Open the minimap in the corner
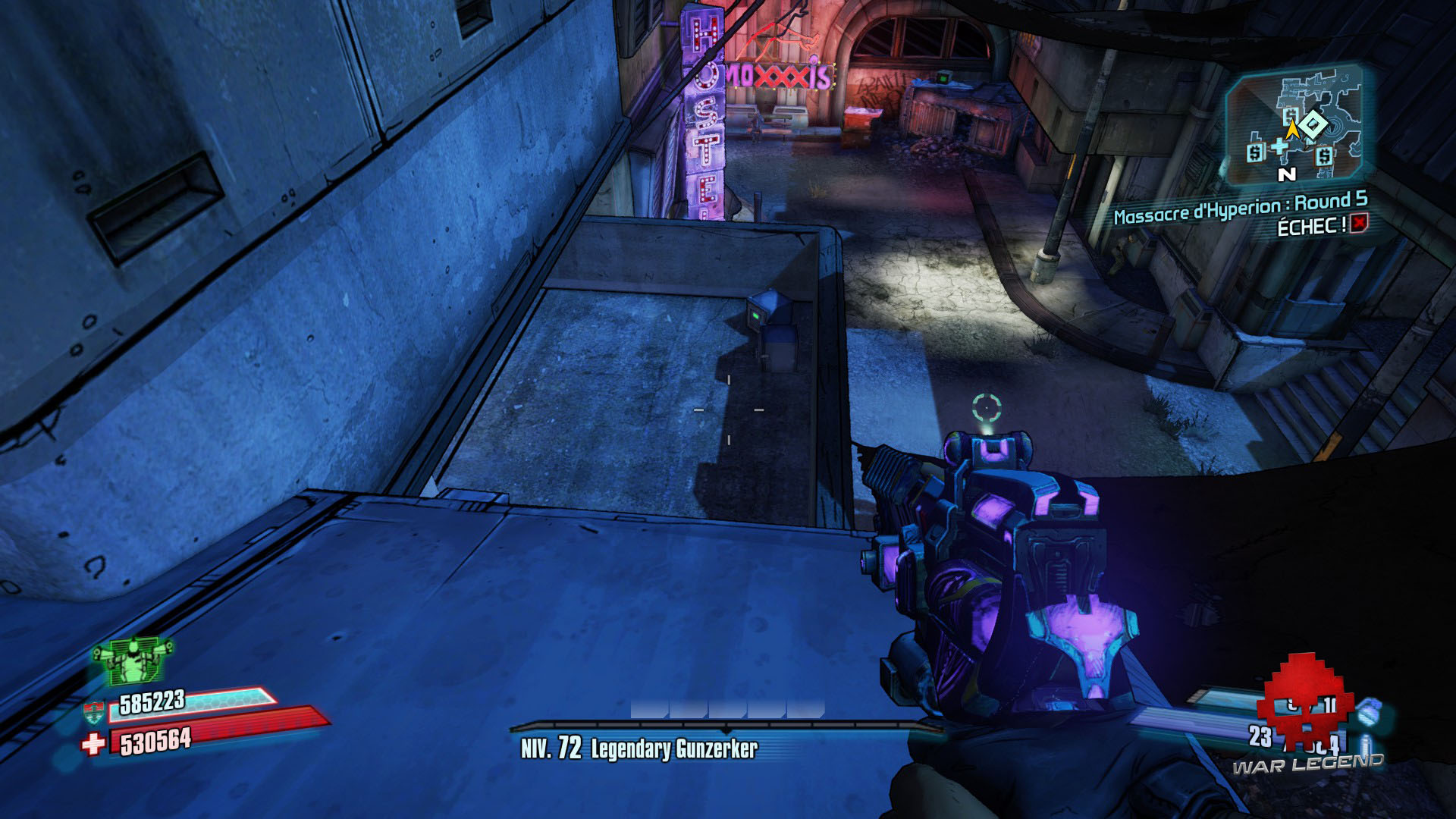 1294,125
